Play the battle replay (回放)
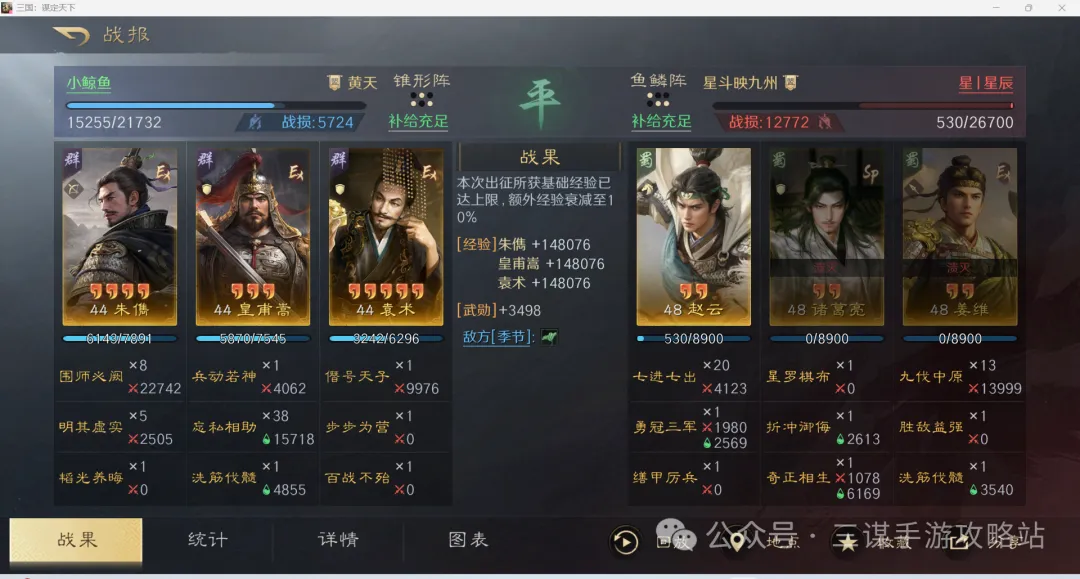 coord(625,542)
